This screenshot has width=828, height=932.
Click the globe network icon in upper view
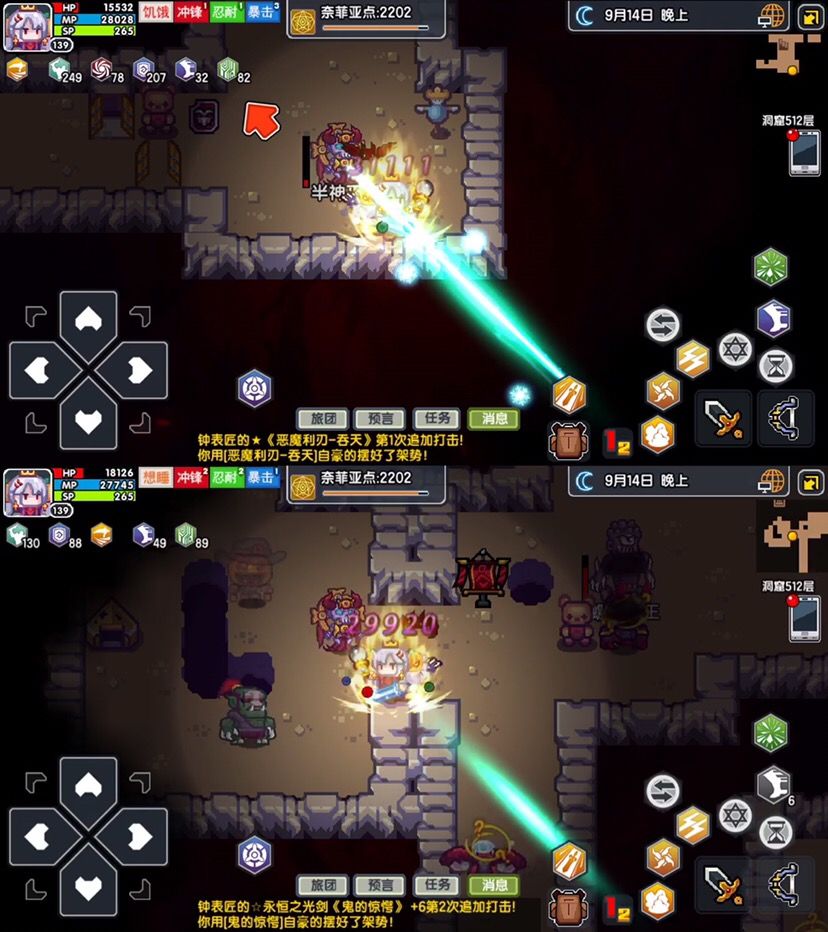(x=772, y=17)
